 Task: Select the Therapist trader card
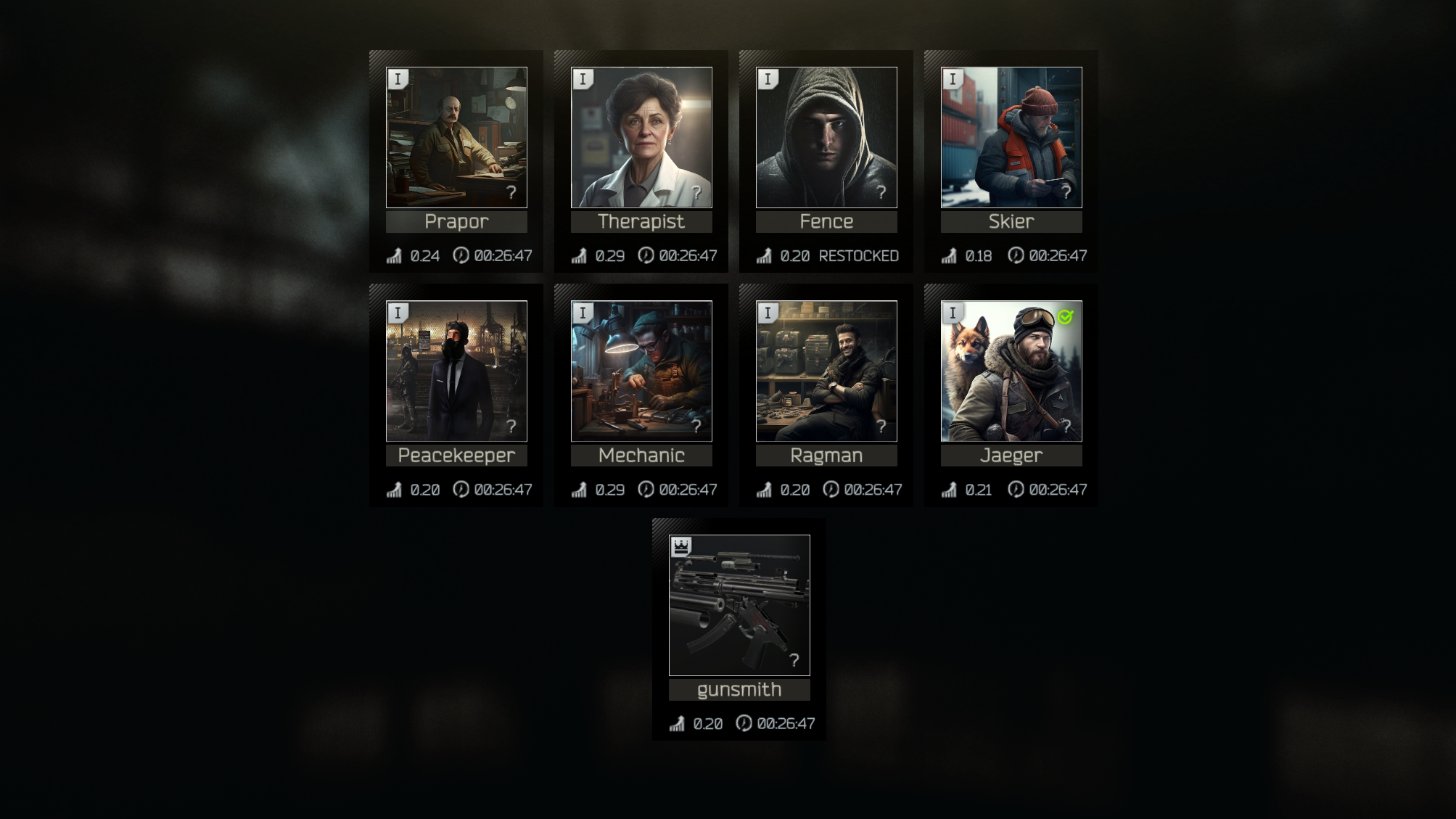pos(641,137)
